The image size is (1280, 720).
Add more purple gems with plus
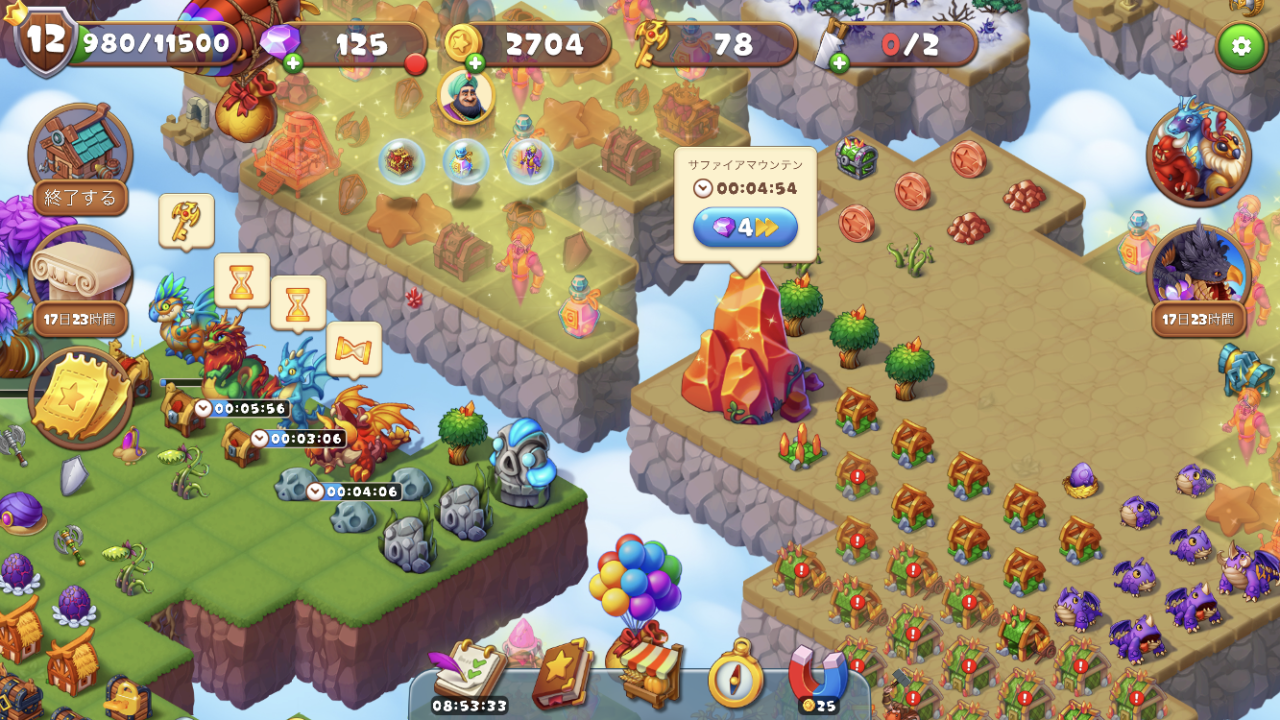(293, 64)
